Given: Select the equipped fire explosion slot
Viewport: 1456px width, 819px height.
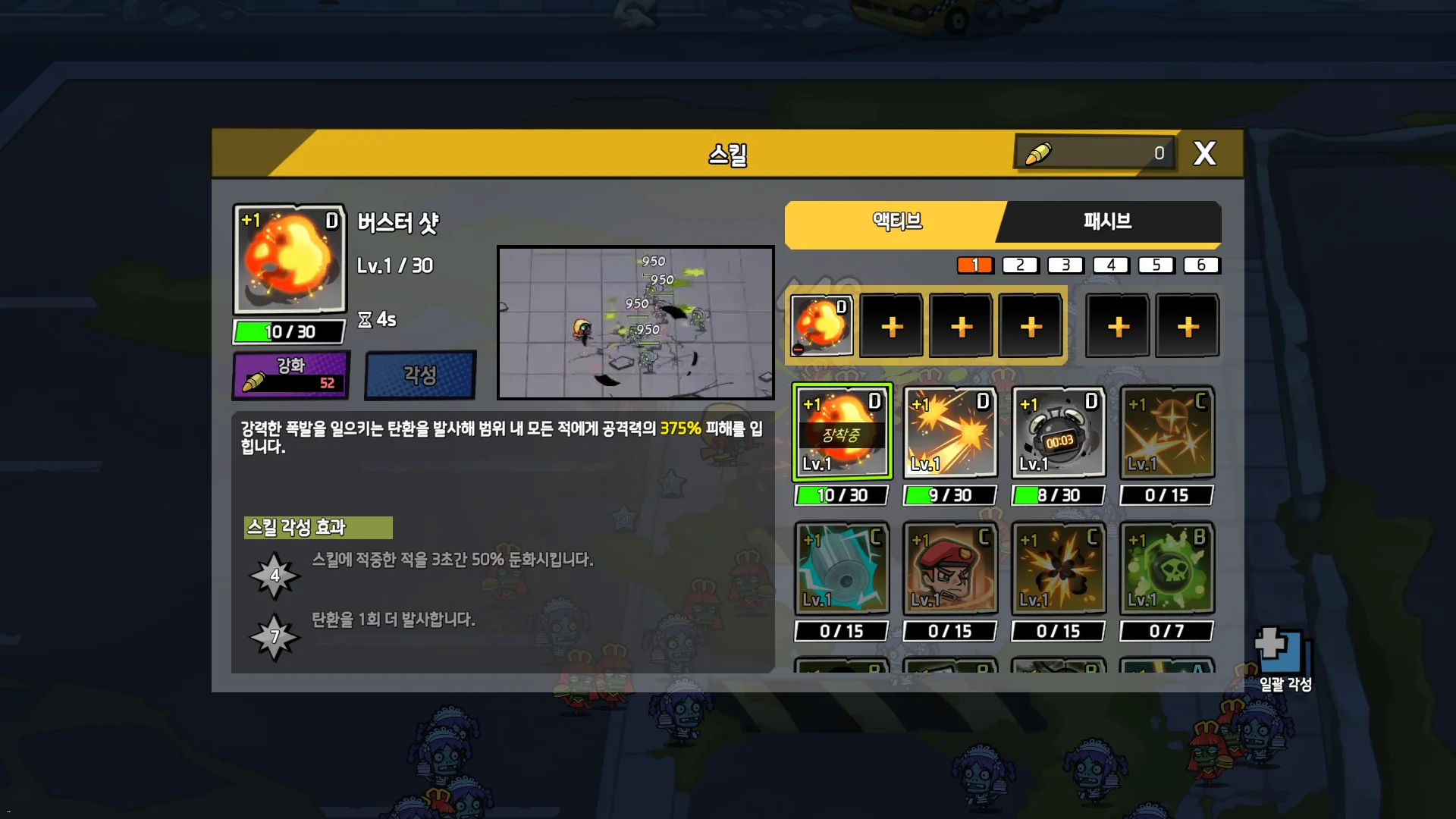Looking at the screenshot, I should pos(821,326).
